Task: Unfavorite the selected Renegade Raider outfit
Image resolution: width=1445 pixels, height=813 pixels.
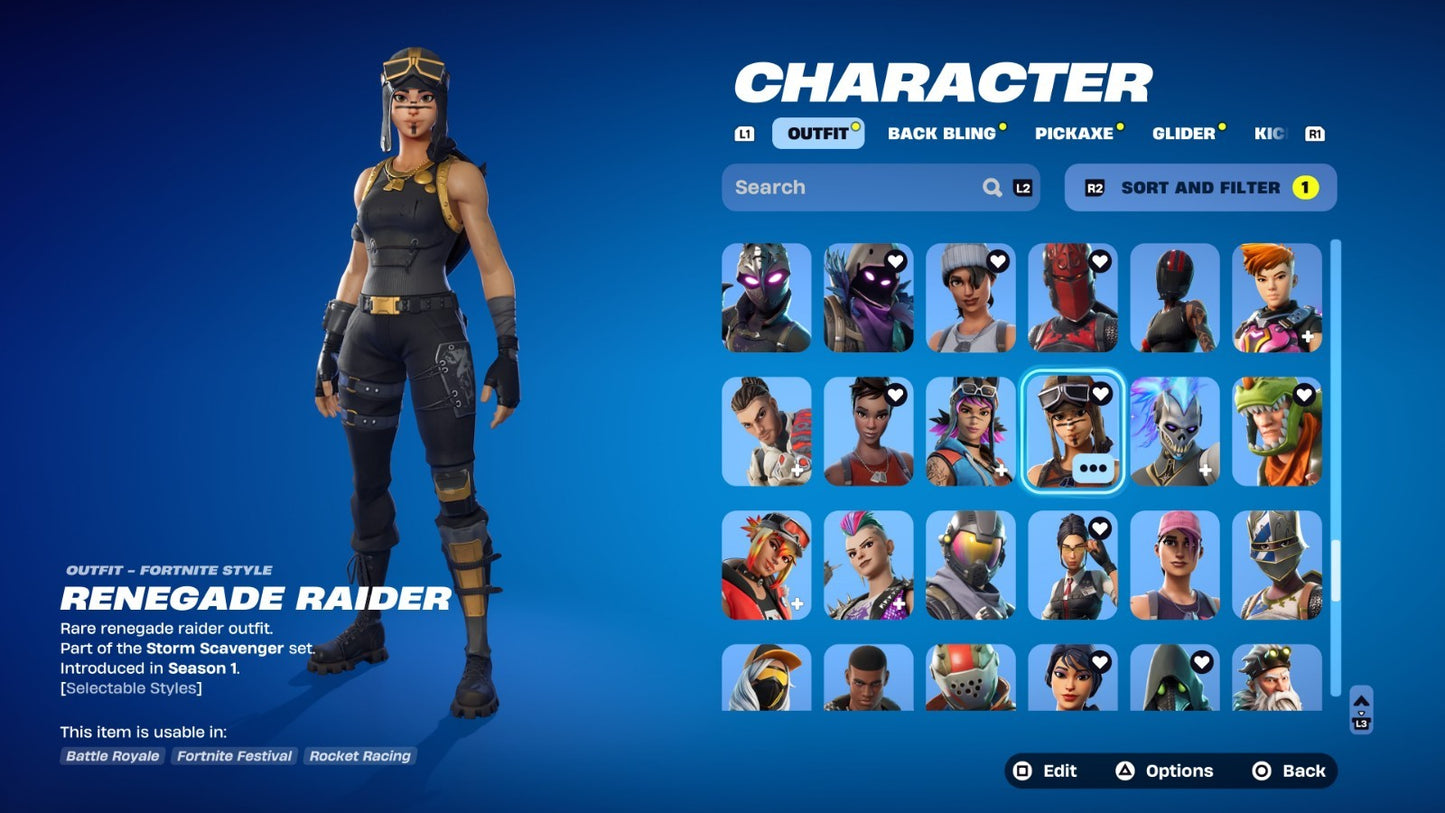Action: coord(1098,394)
